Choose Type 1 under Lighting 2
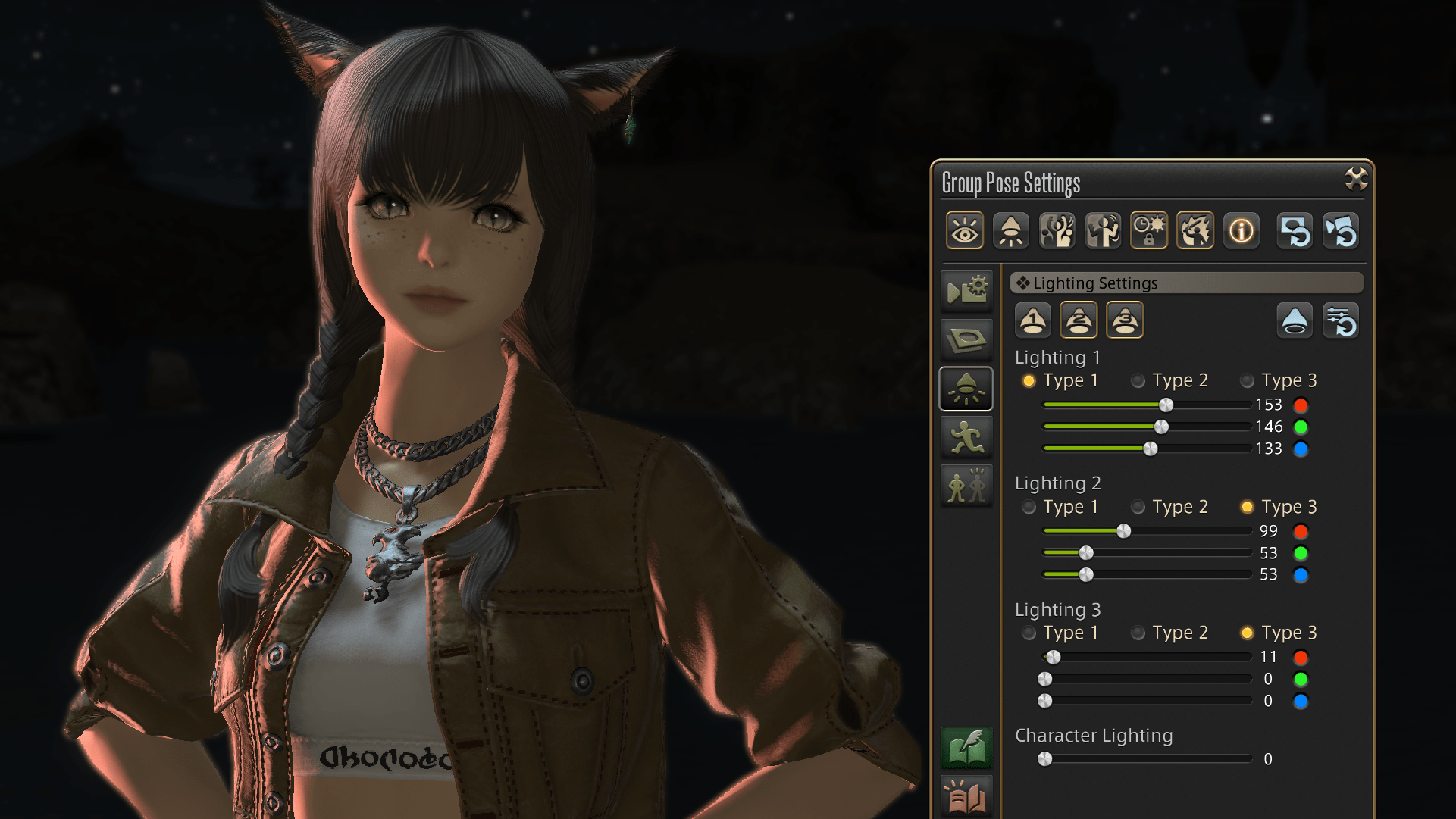This screenshot has height=819, width=1456. point(1029,507)
